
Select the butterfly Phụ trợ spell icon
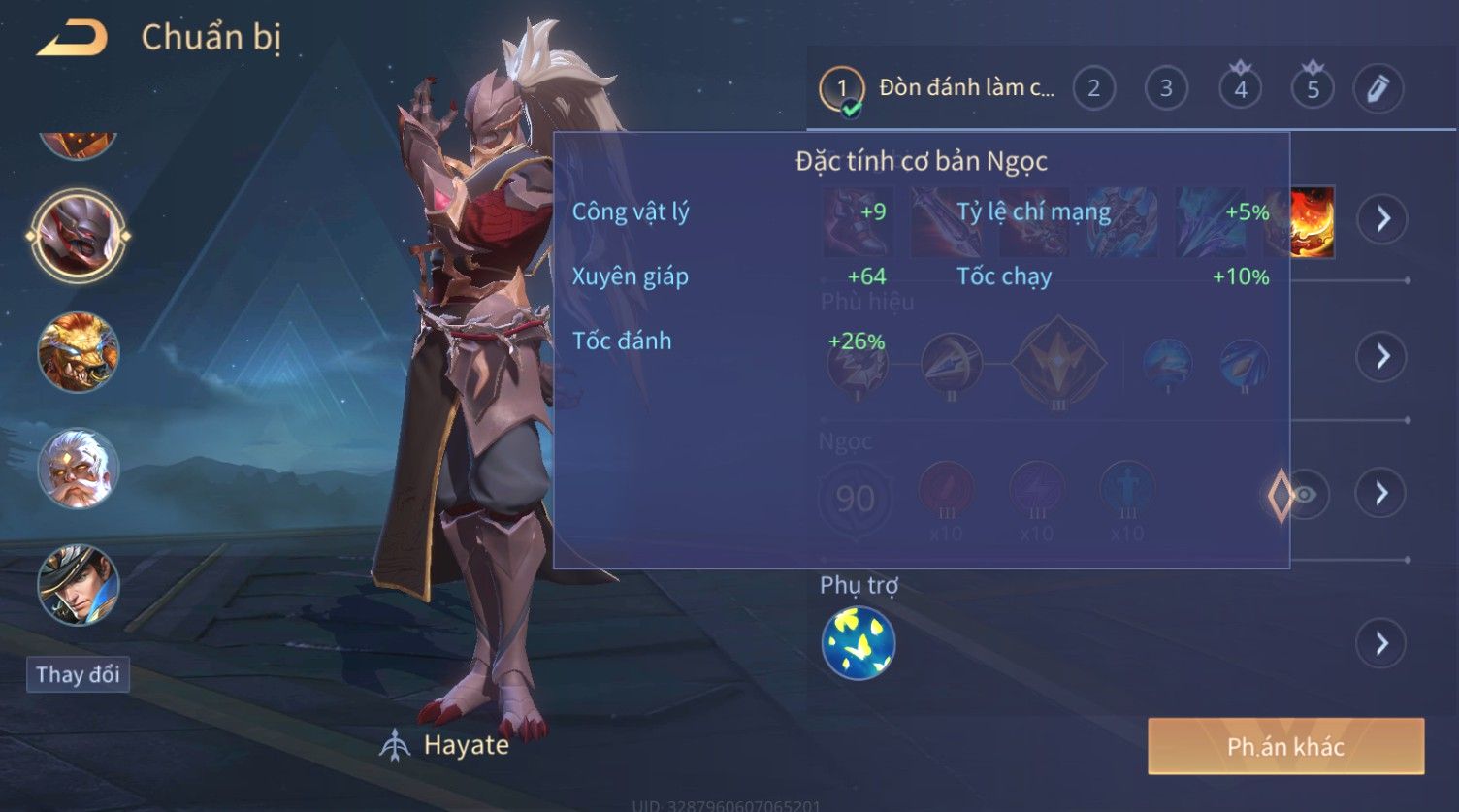859,642
